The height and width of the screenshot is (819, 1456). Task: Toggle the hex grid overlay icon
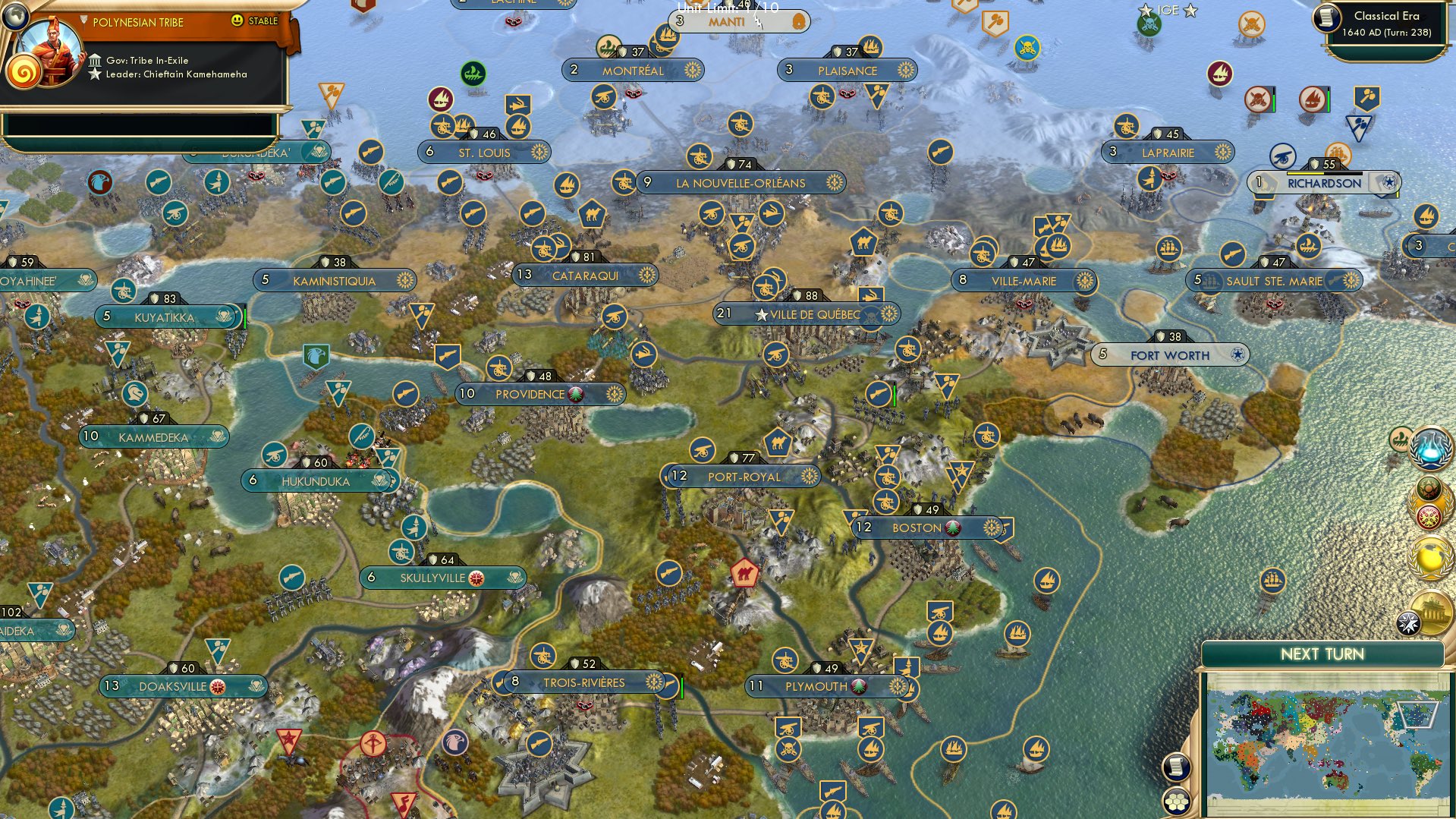tap(1176, 802)
